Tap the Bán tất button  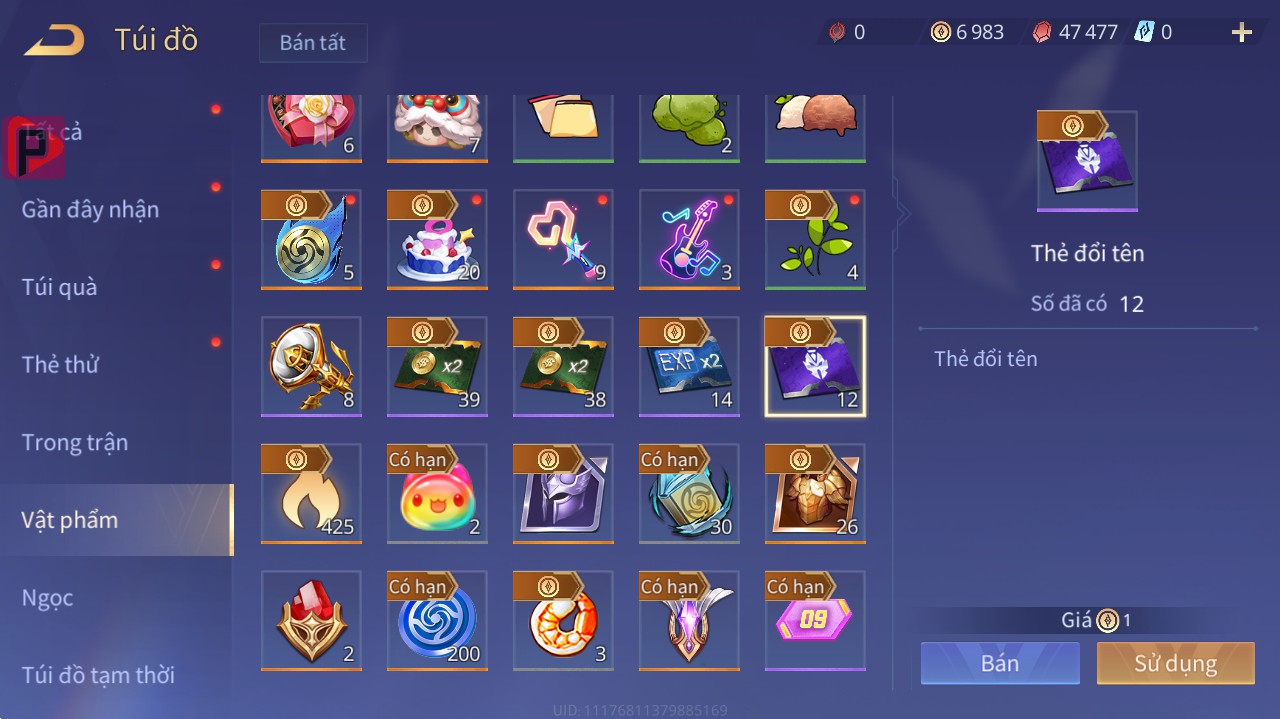click(x=313, y=43)
